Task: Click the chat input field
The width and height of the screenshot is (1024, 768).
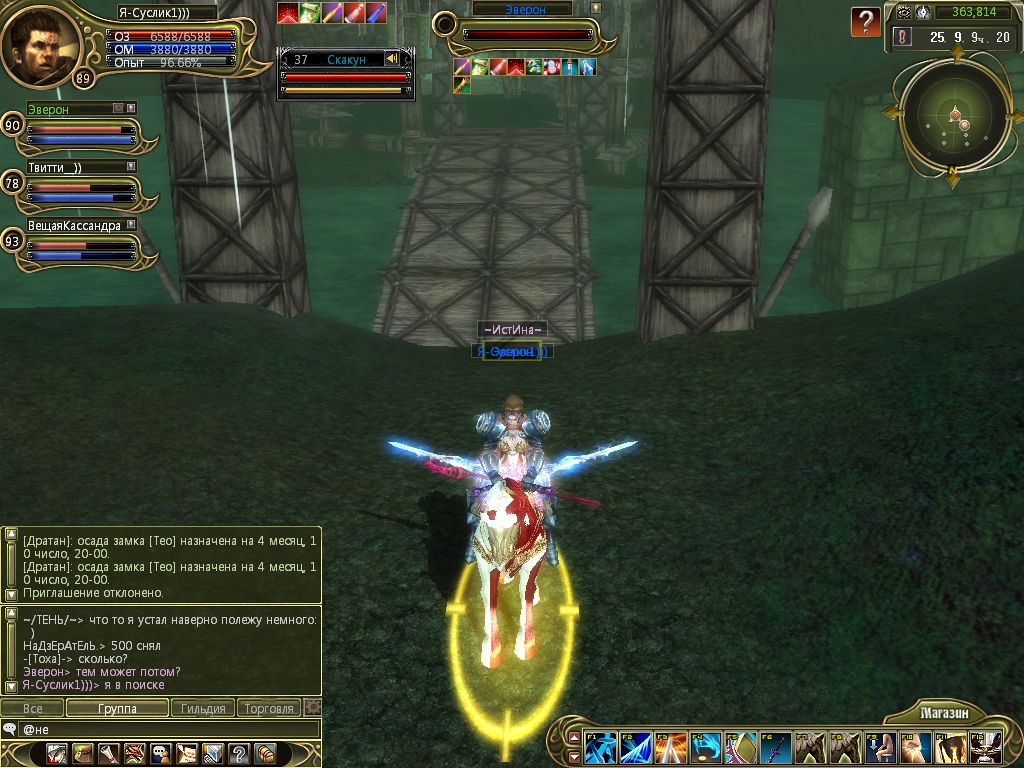Action: [x=170, y=730]
